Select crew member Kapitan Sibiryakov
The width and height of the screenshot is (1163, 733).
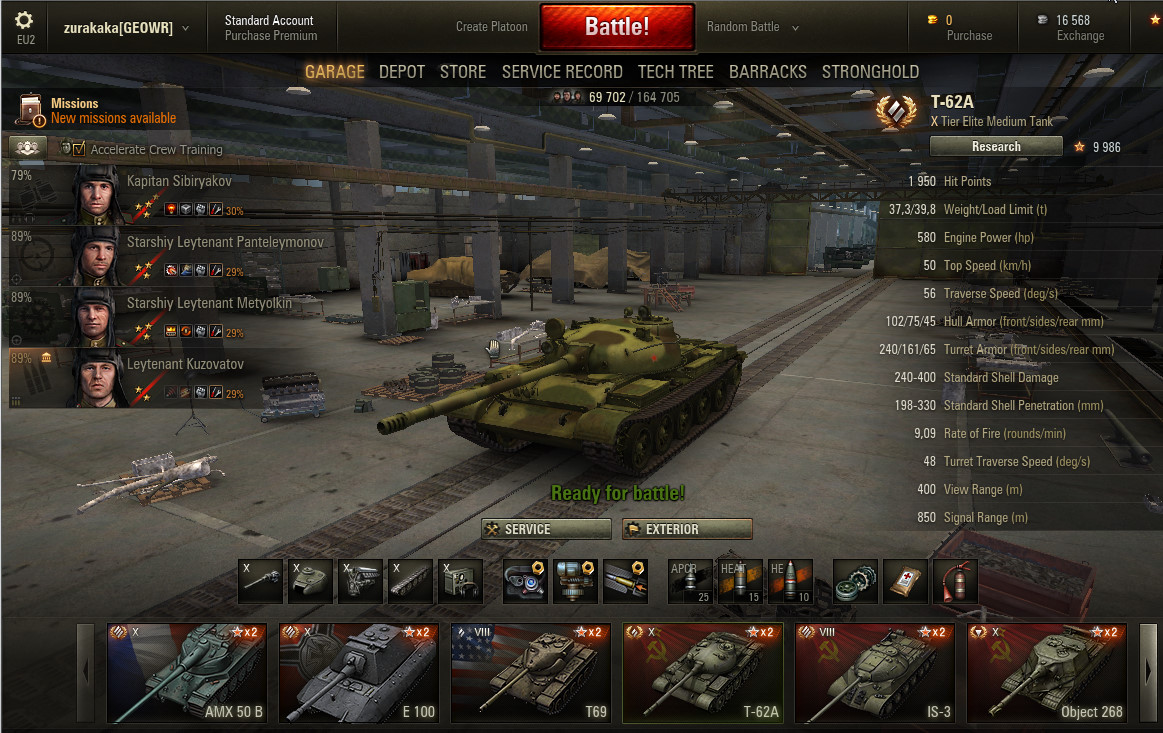coord(179,182)
